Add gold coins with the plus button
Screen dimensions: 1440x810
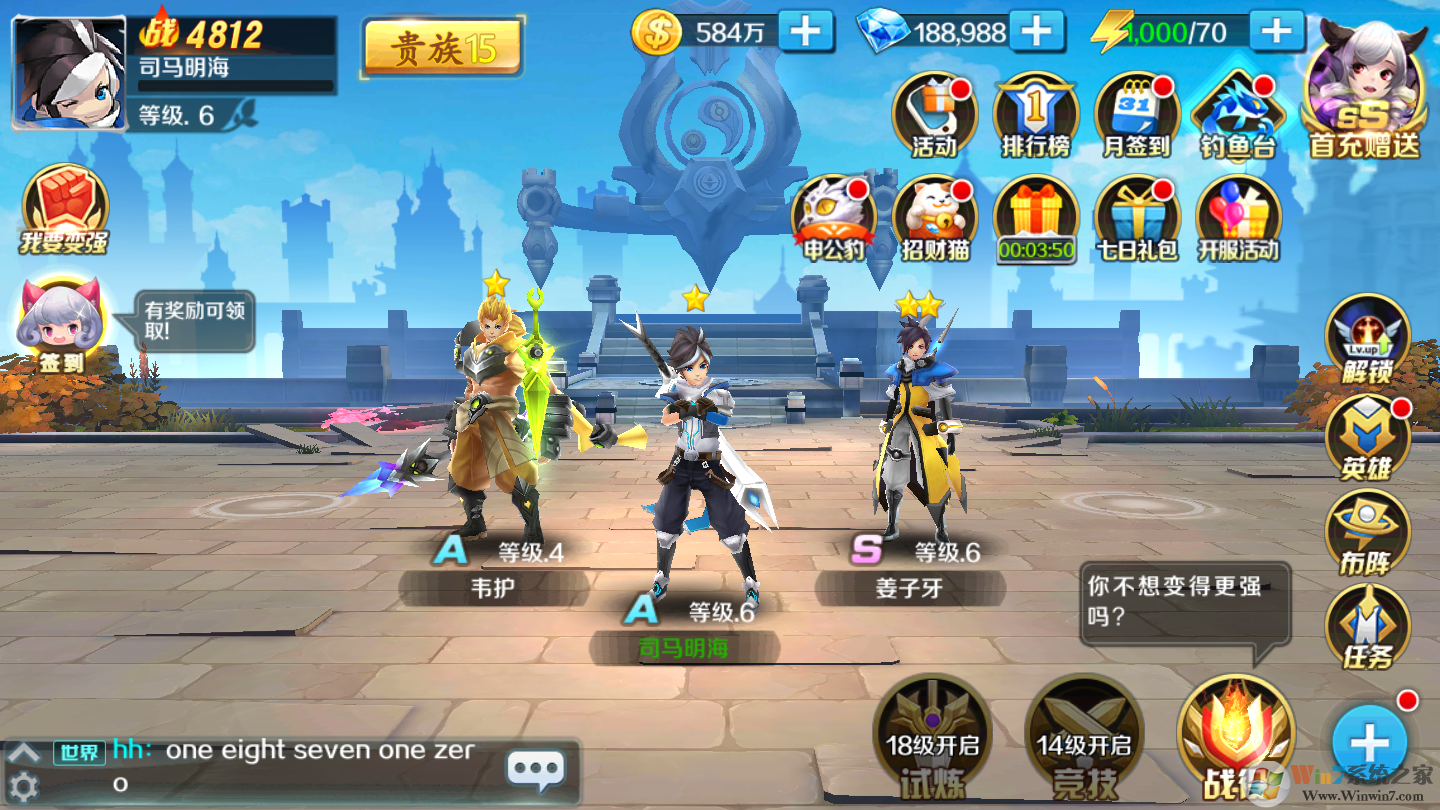click(x=805, y=31)
